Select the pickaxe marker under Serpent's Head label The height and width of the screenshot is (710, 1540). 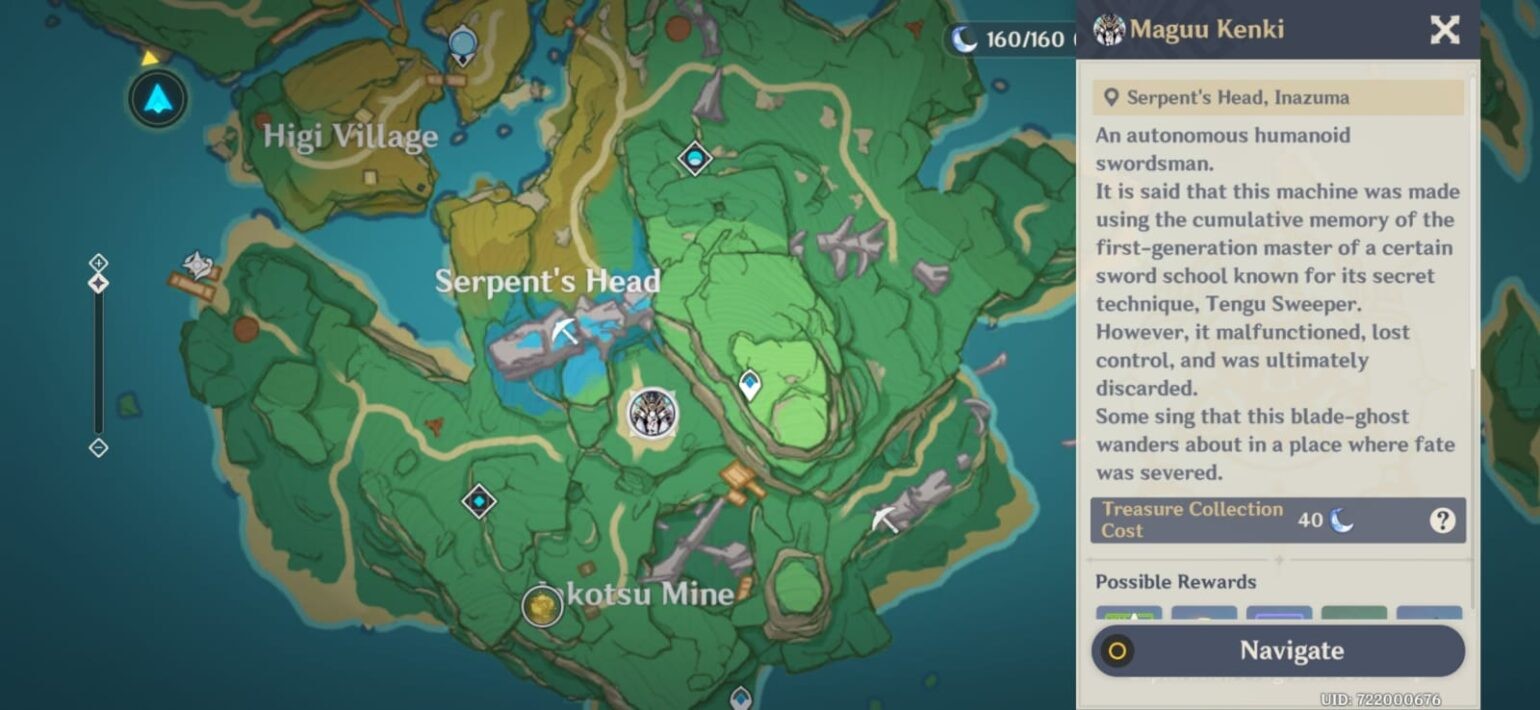click(565, 330)
